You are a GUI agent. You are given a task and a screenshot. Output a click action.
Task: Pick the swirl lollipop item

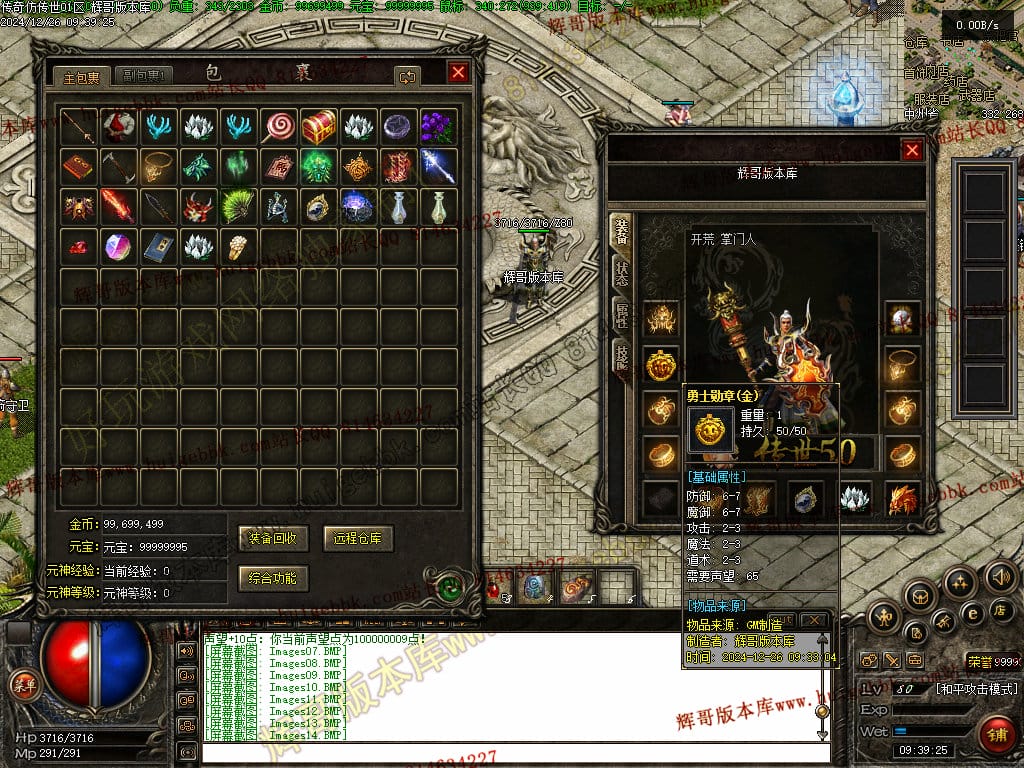[x=278, y=126]
